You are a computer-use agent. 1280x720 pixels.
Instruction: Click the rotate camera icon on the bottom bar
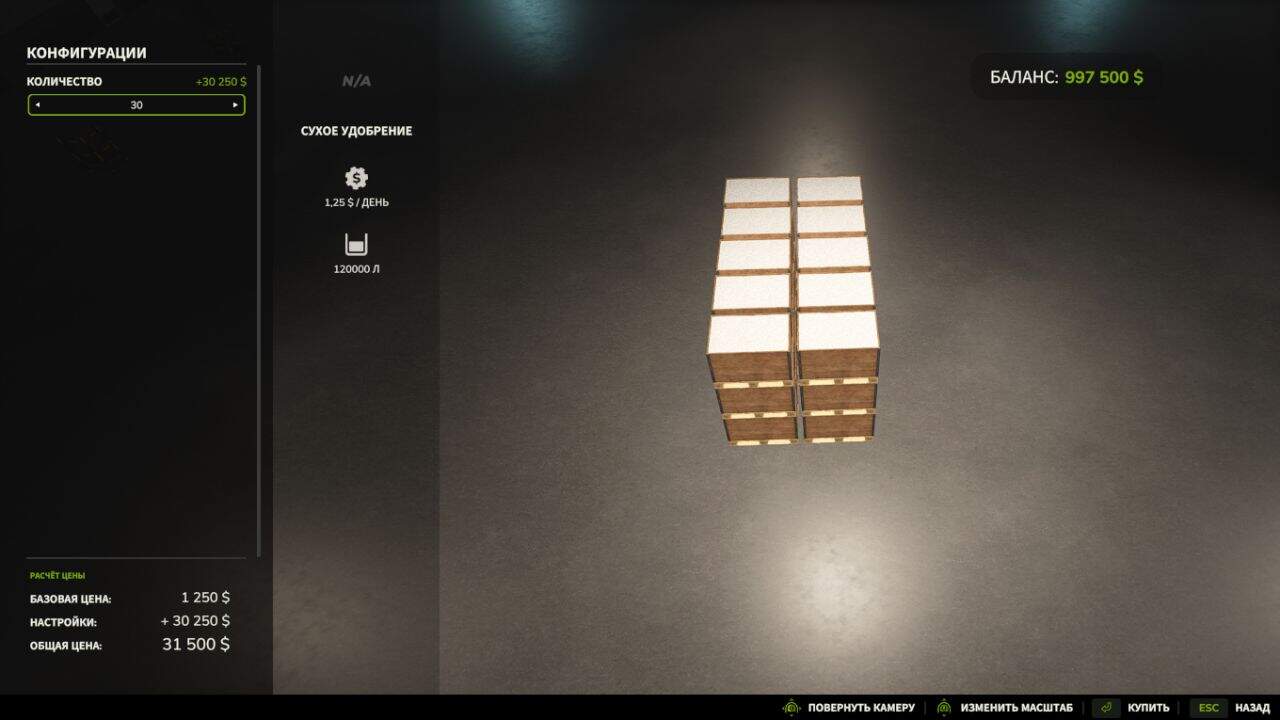789,706
